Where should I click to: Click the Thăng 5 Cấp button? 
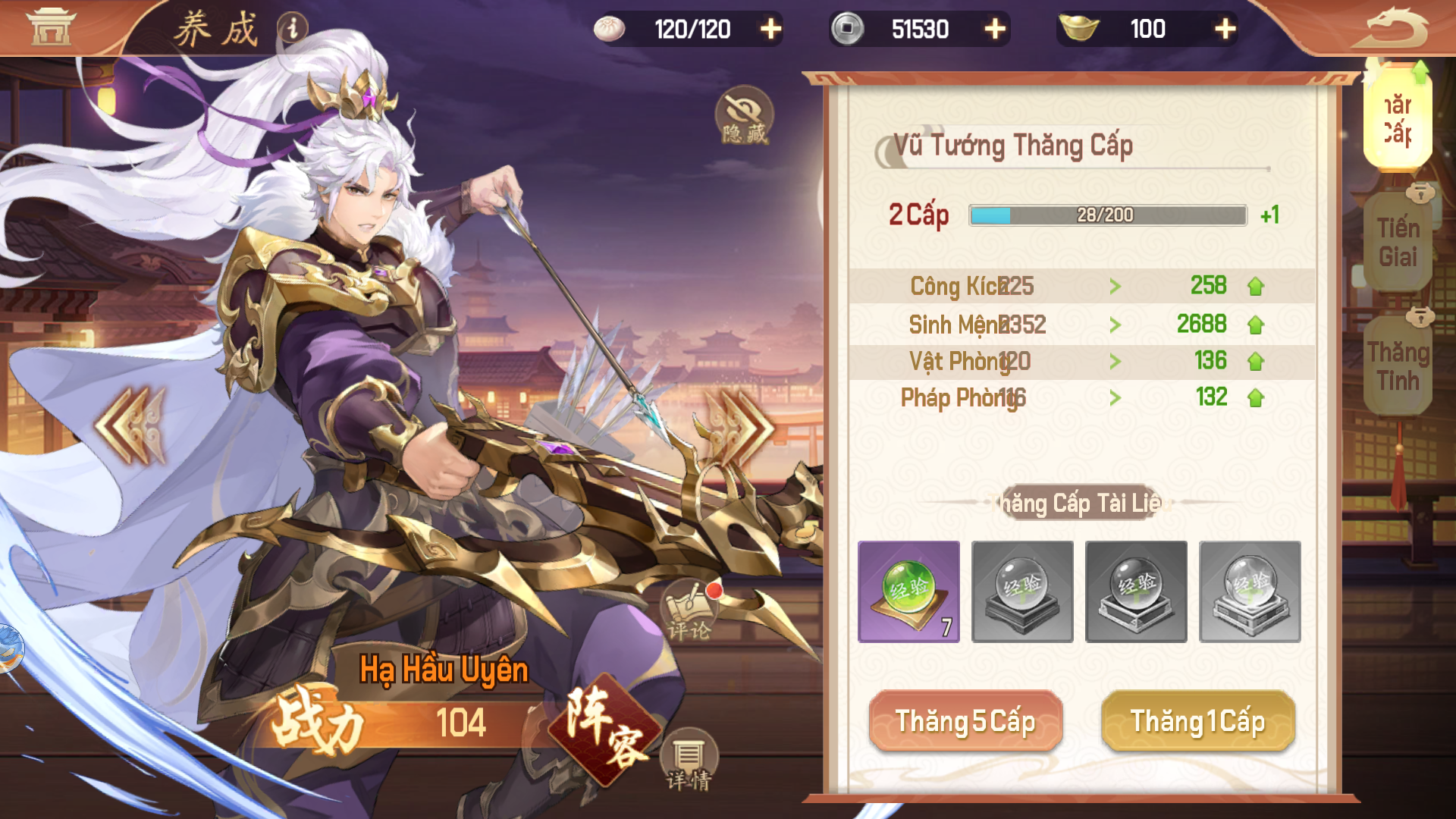[965, 721]
